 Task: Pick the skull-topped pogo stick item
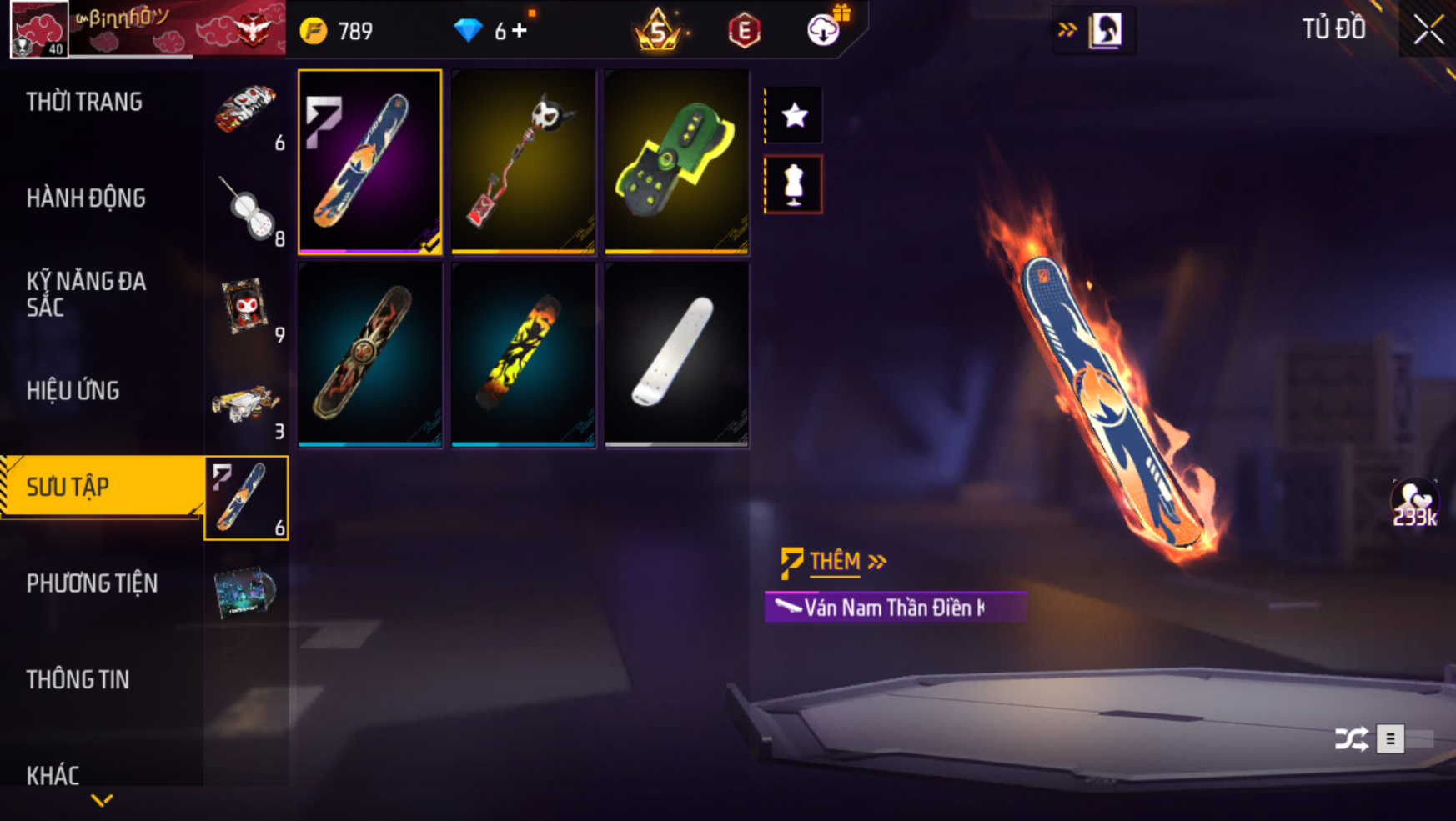tap(523, 162)
